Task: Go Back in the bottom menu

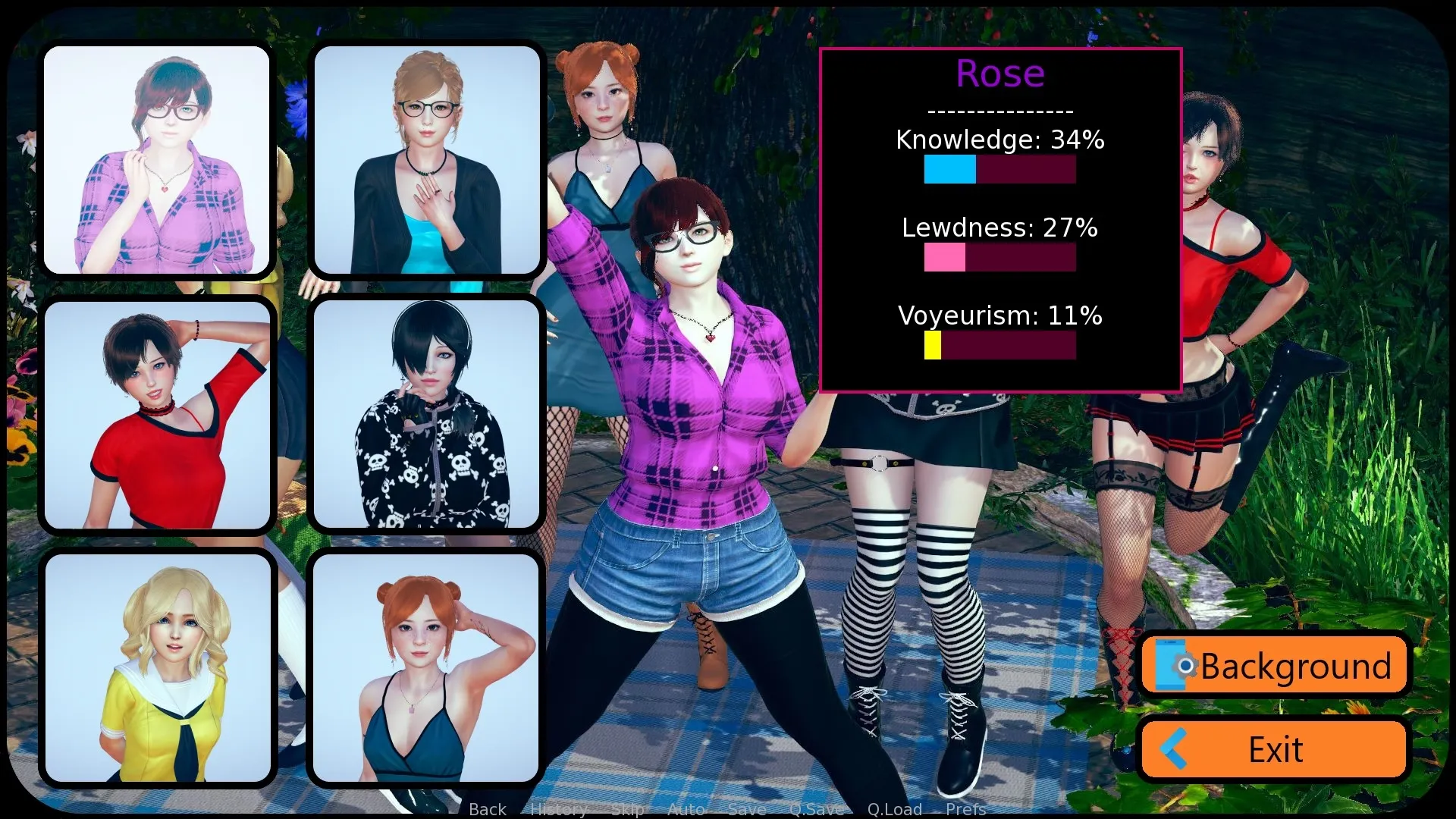Action: click(488, 809)
